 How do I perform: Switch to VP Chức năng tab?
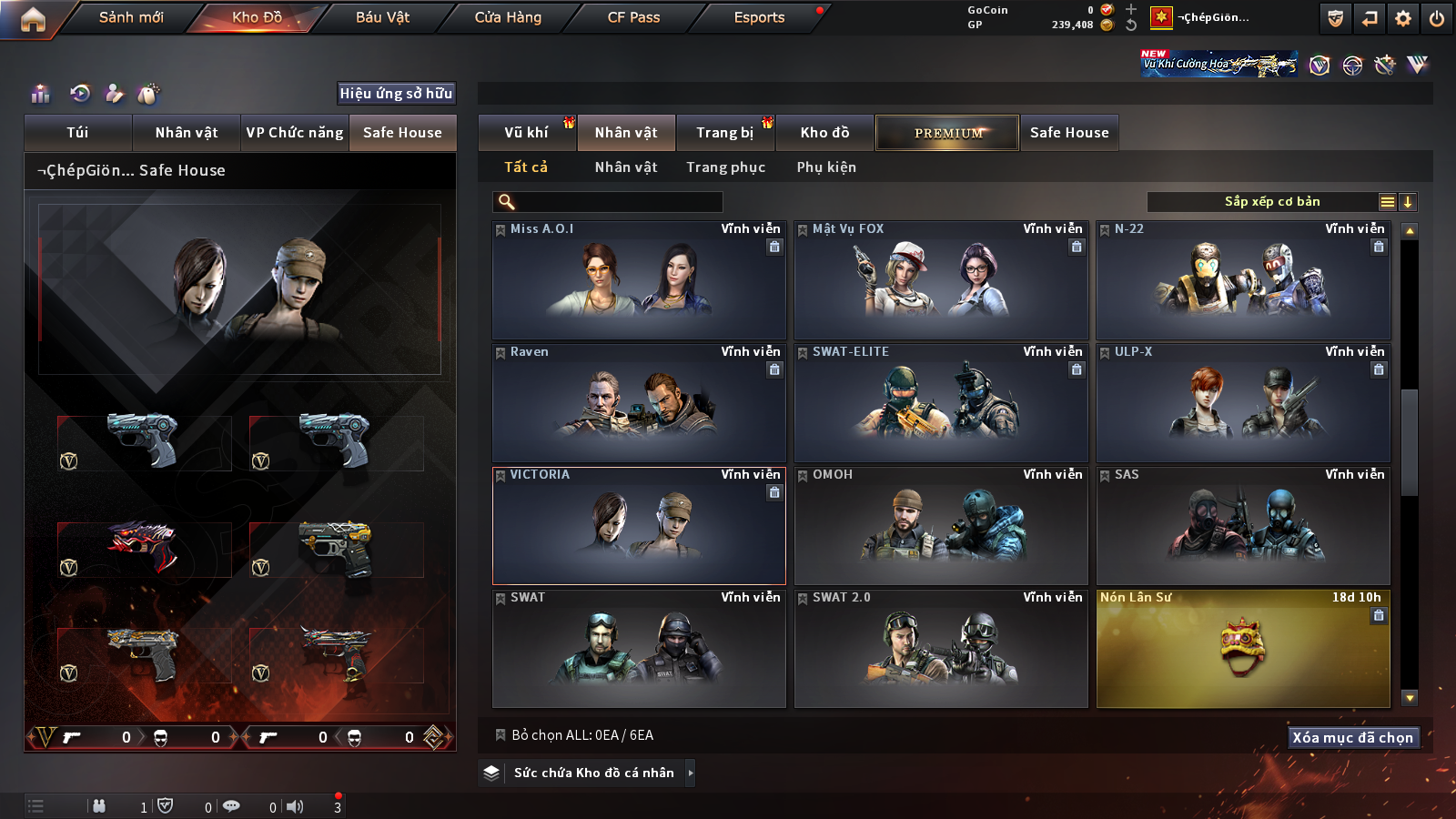tap(295, 133)
